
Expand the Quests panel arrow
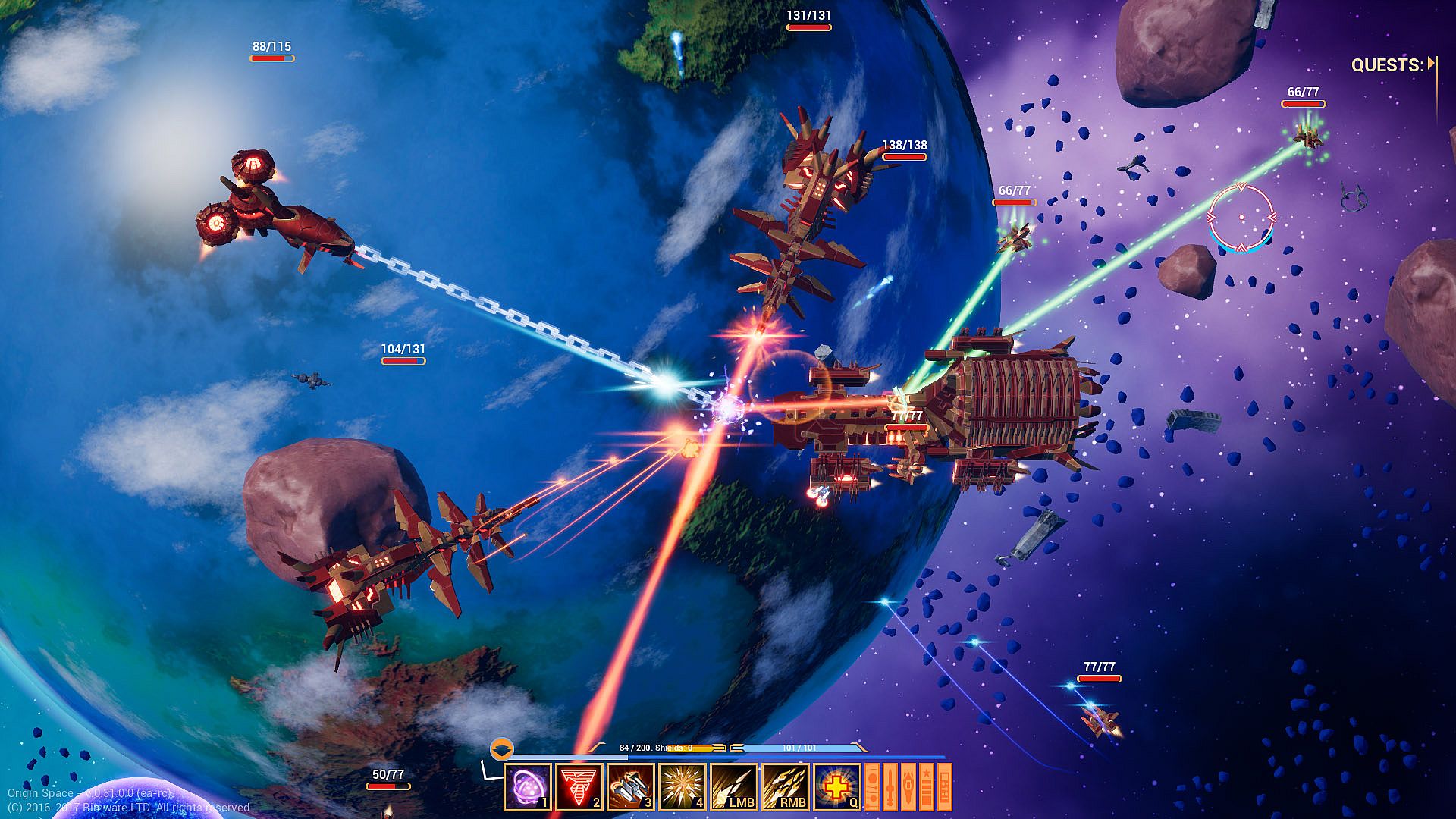pyautogui.click(x=1431, y=64)
